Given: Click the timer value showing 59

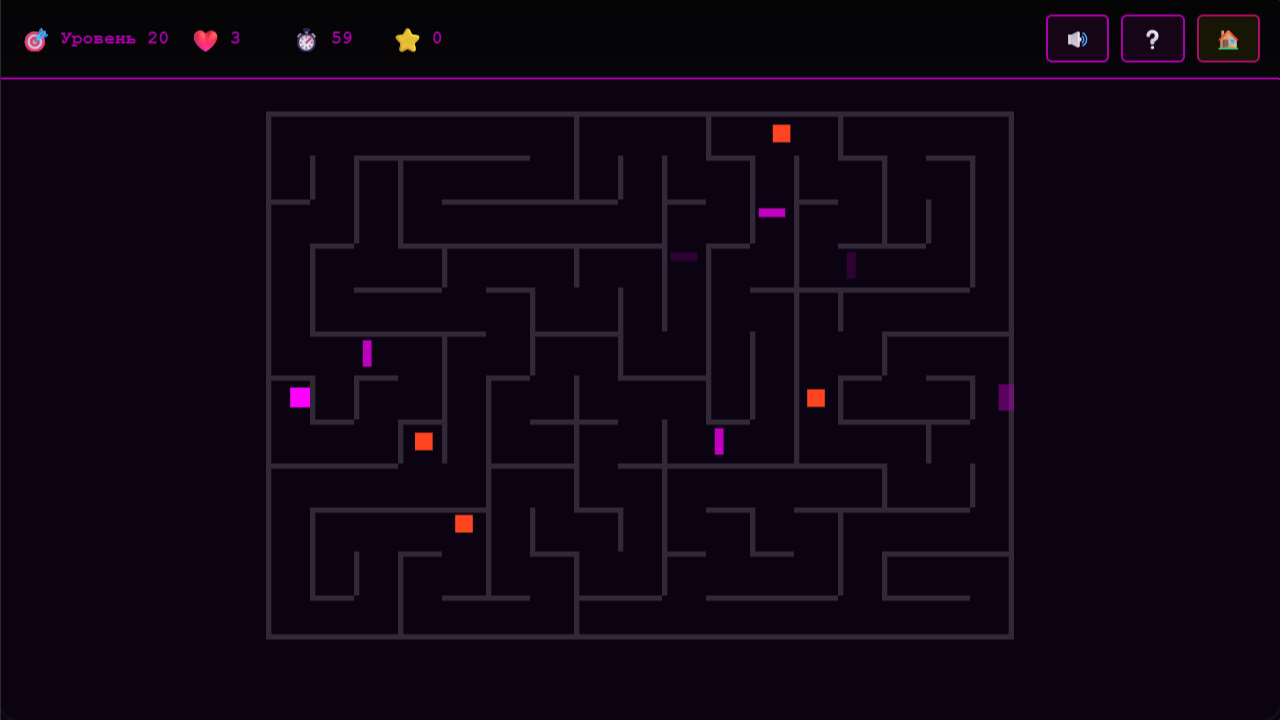Looking at the screenshot, I should tap(341, 38).
